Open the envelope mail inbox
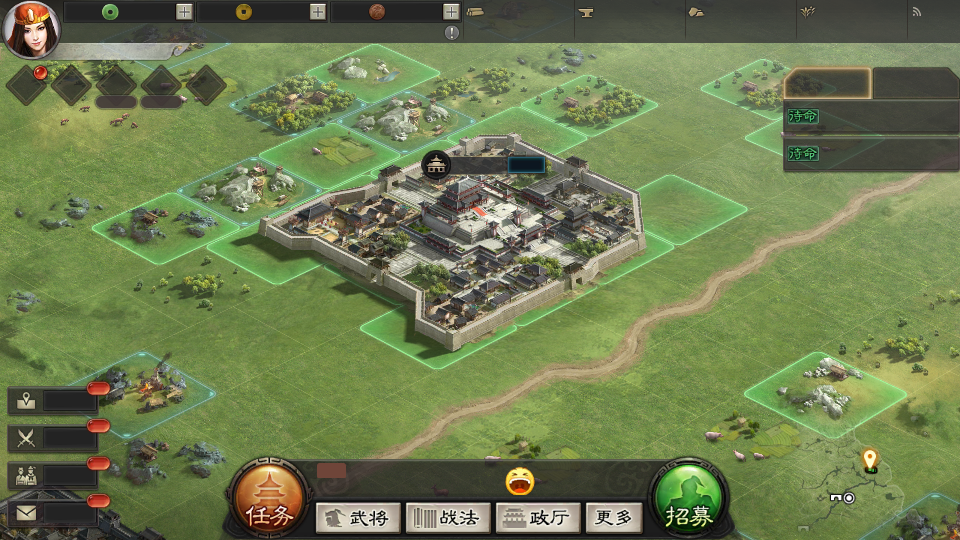Image resolution: width=960 pixels, height=540 pixels. pyautogui.click(x=27, y=513)
